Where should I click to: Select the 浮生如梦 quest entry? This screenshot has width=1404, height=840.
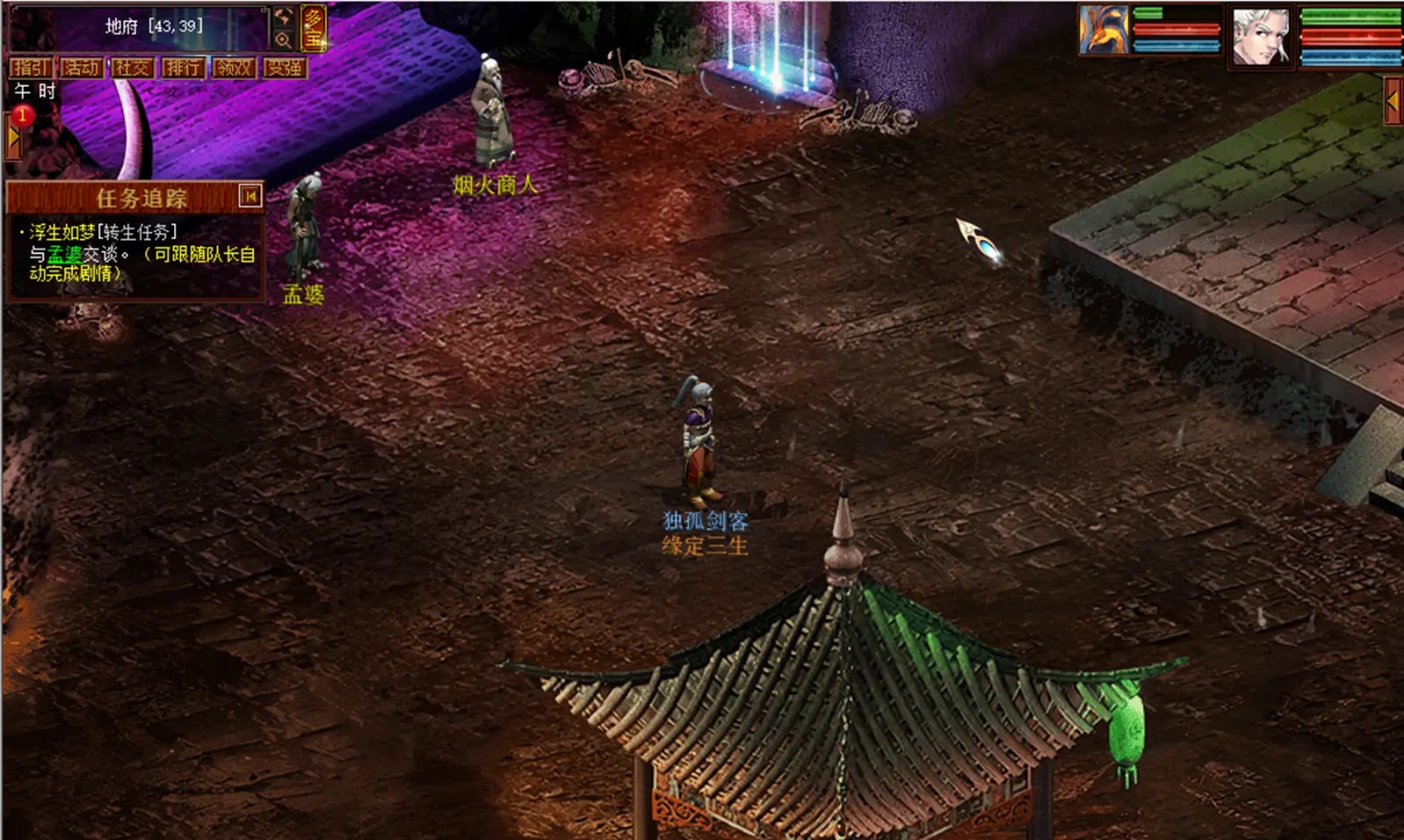(x=62, y=232)
